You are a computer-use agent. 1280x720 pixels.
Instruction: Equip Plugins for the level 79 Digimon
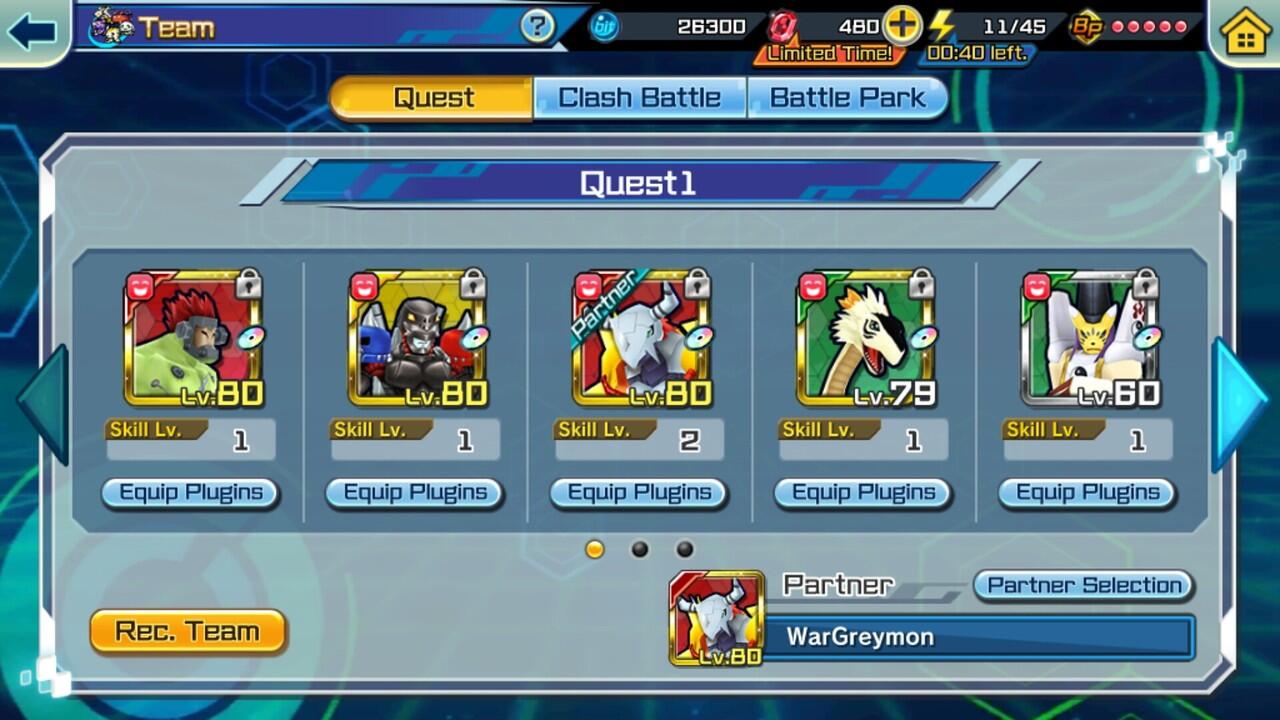click(864, 493)
